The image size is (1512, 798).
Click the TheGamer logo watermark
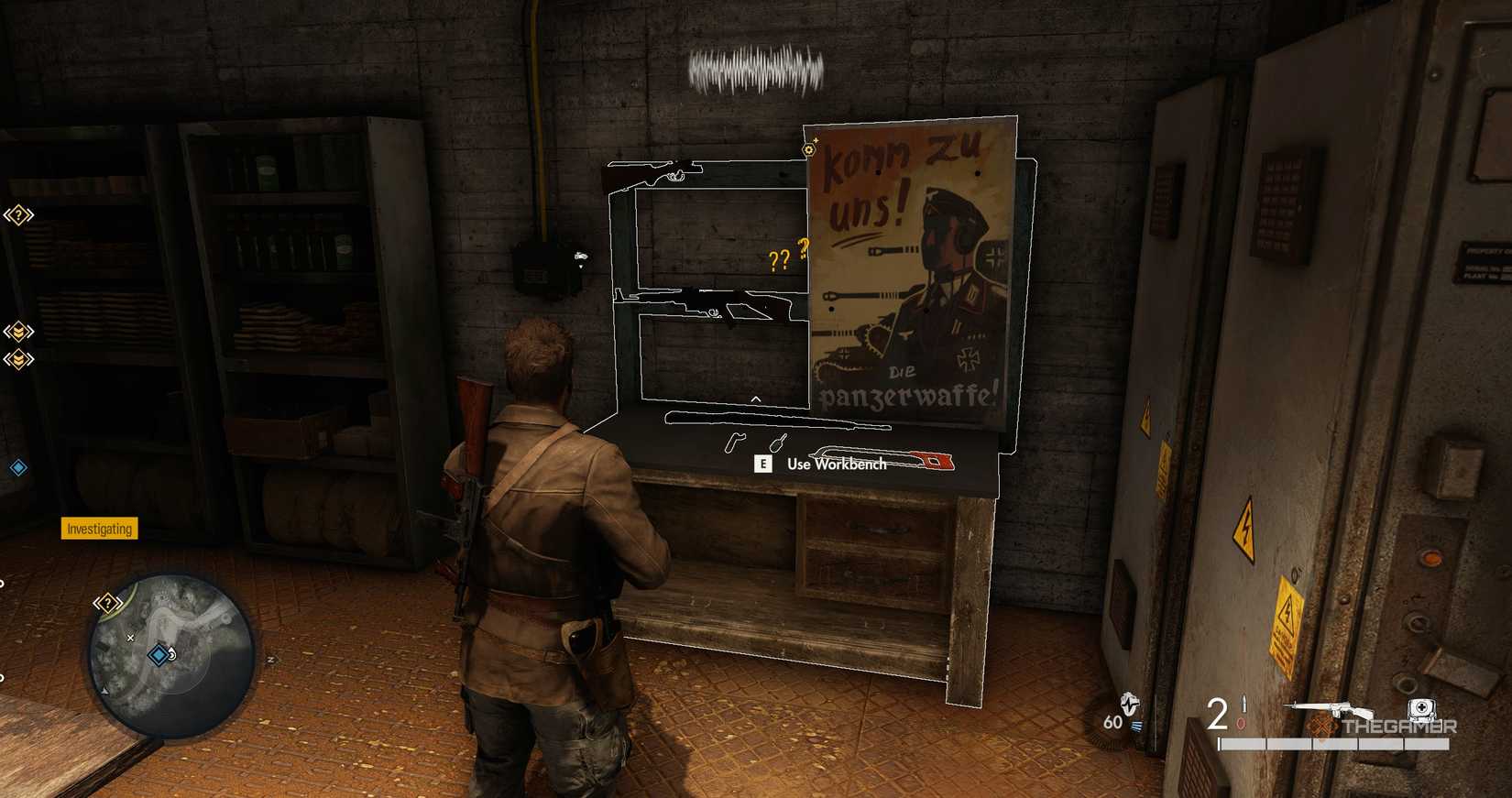(x=1399, y=727)
